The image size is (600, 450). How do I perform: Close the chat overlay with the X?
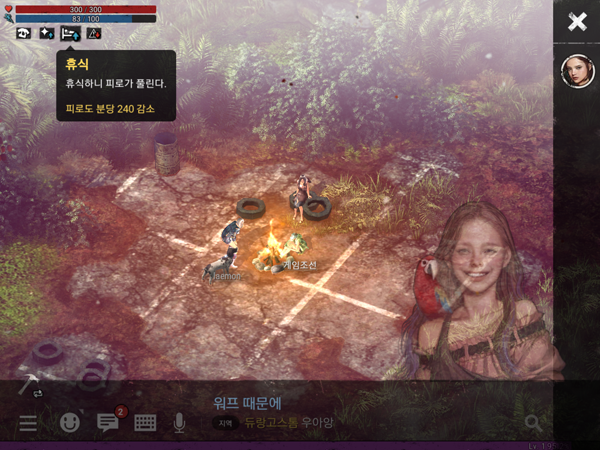[577, 22]
